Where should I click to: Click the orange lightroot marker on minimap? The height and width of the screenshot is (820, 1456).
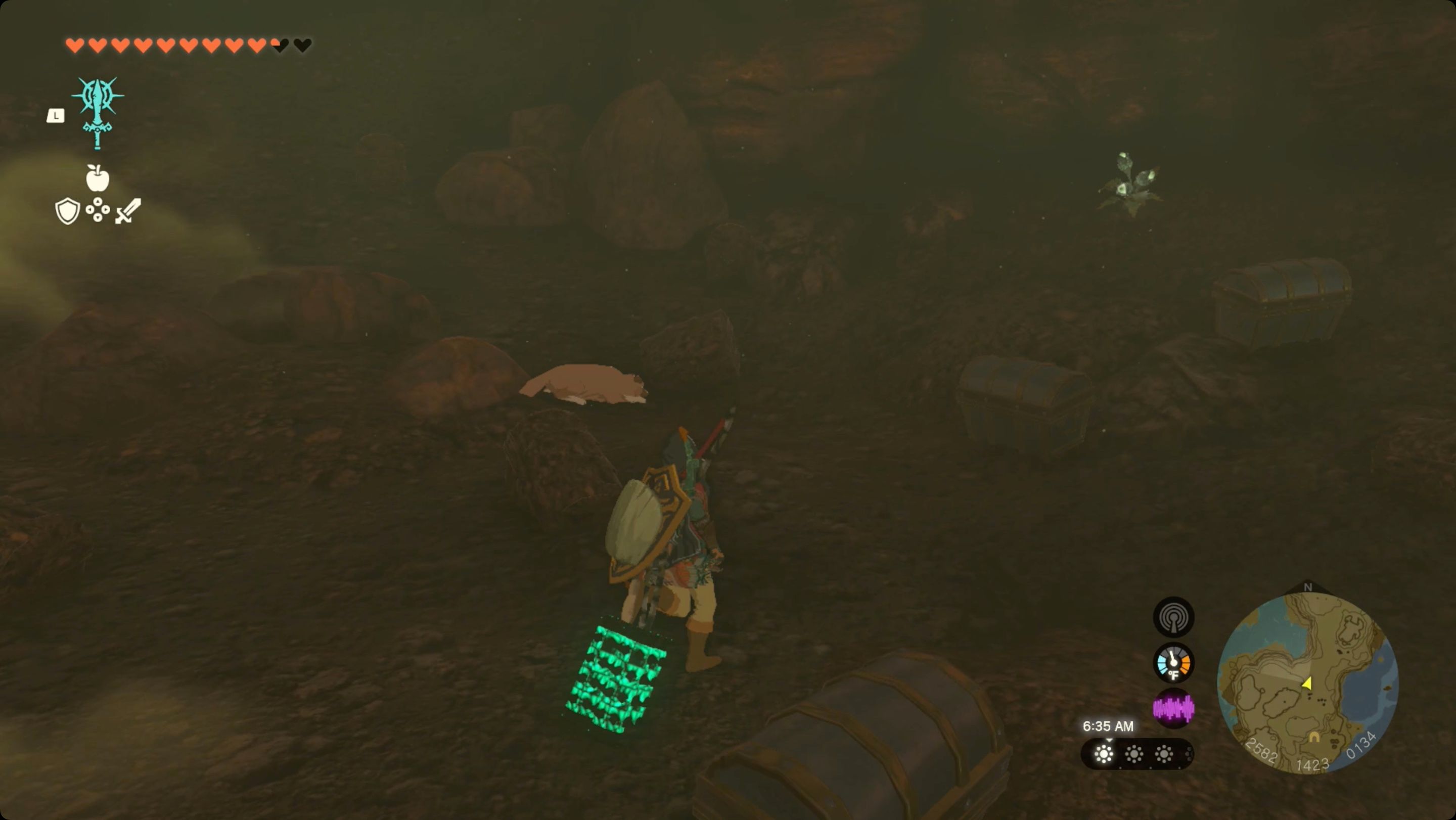(x=1314, y=738)
